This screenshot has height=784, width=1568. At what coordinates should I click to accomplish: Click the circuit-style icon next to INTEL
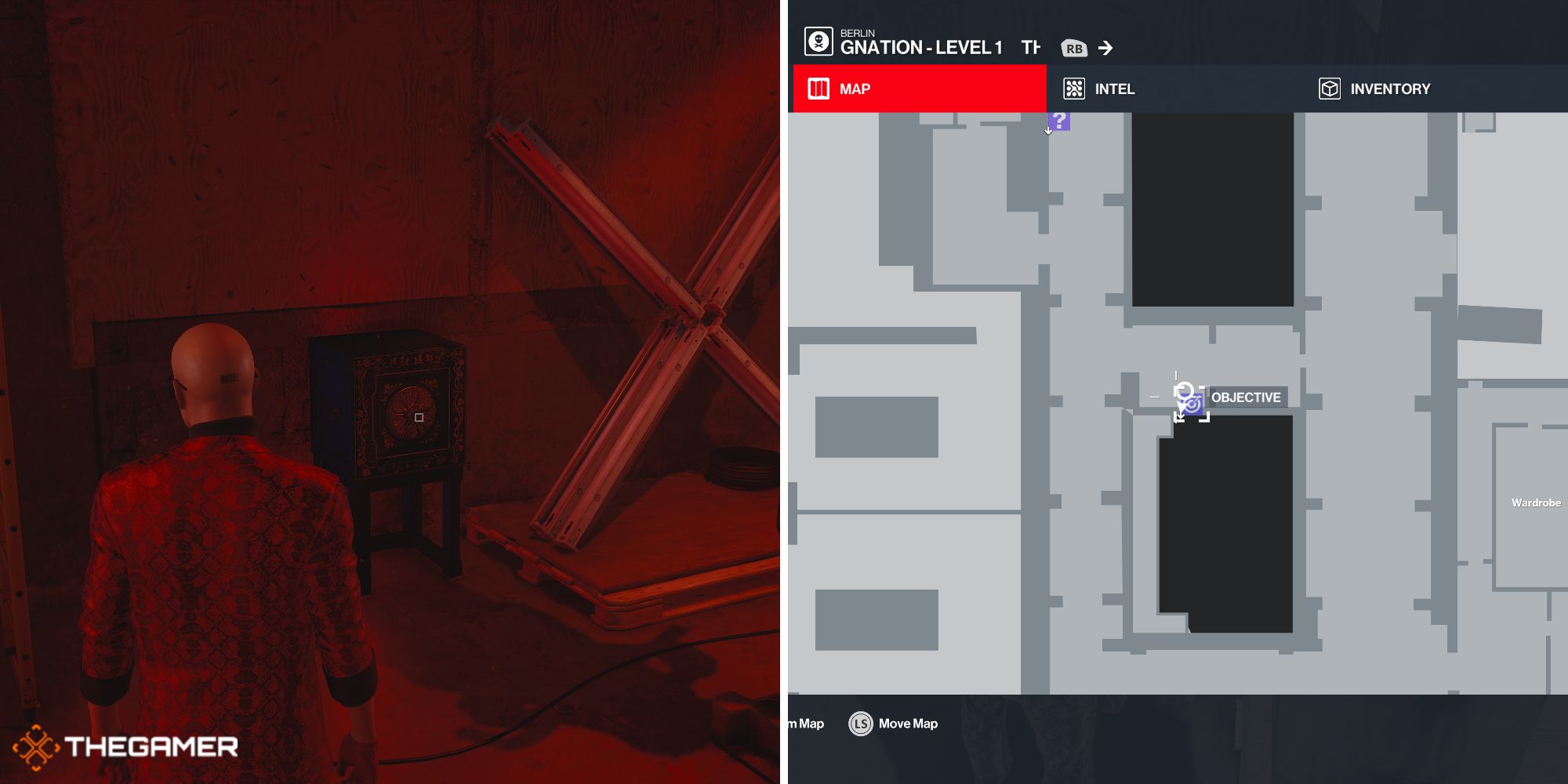[1073, 89]
